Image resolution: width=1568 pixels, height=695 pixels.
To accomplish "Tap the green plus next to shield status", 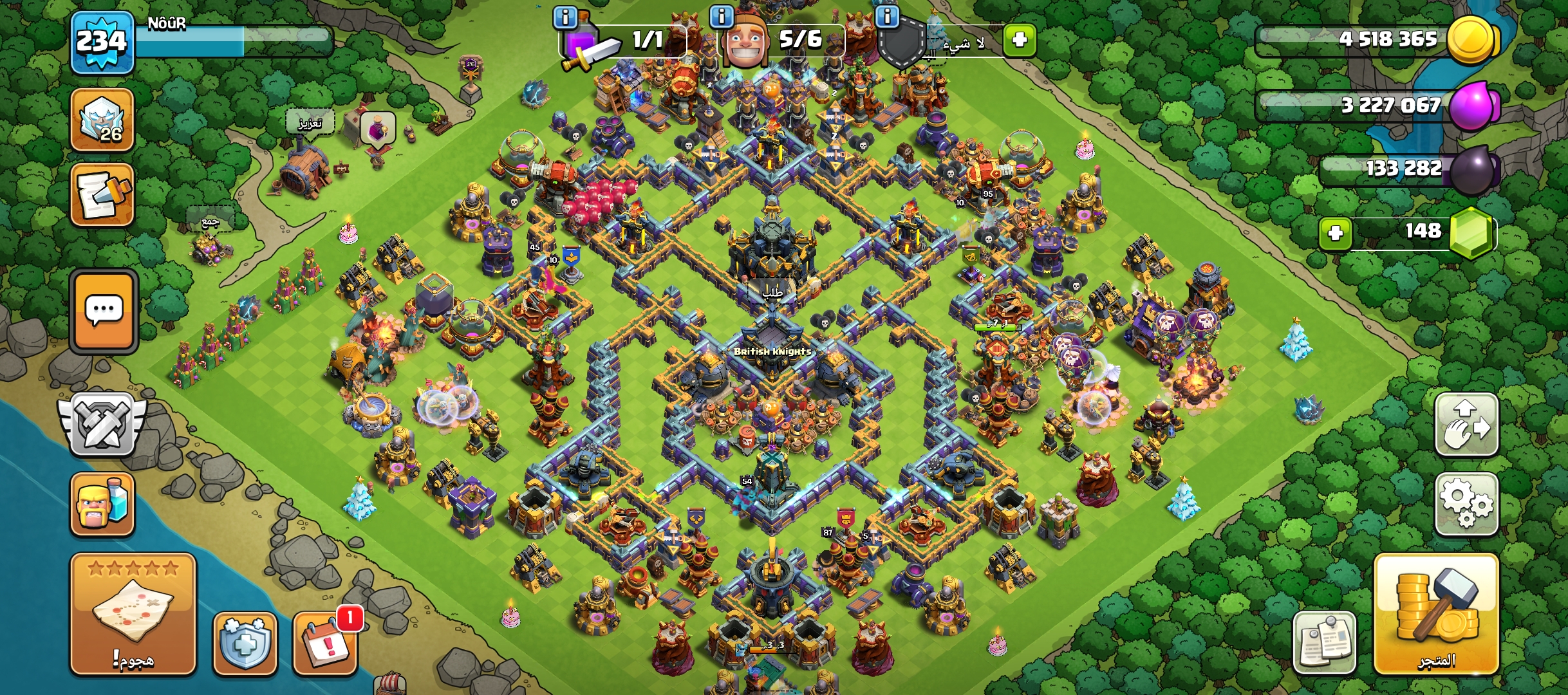I will tap(1019, 41).
